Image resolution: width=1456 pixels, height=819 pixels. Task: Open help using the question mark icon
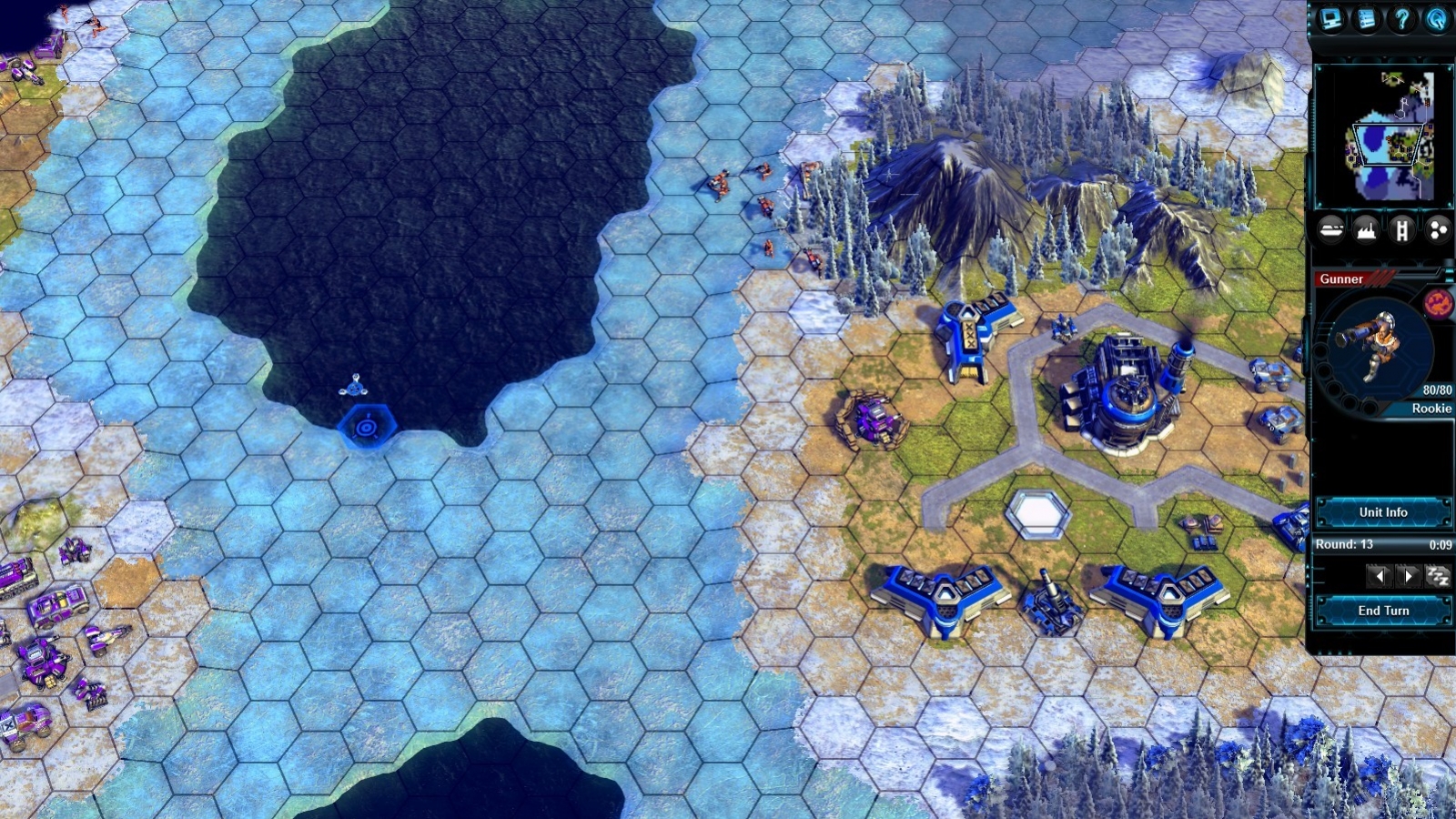click(1400, 18)
